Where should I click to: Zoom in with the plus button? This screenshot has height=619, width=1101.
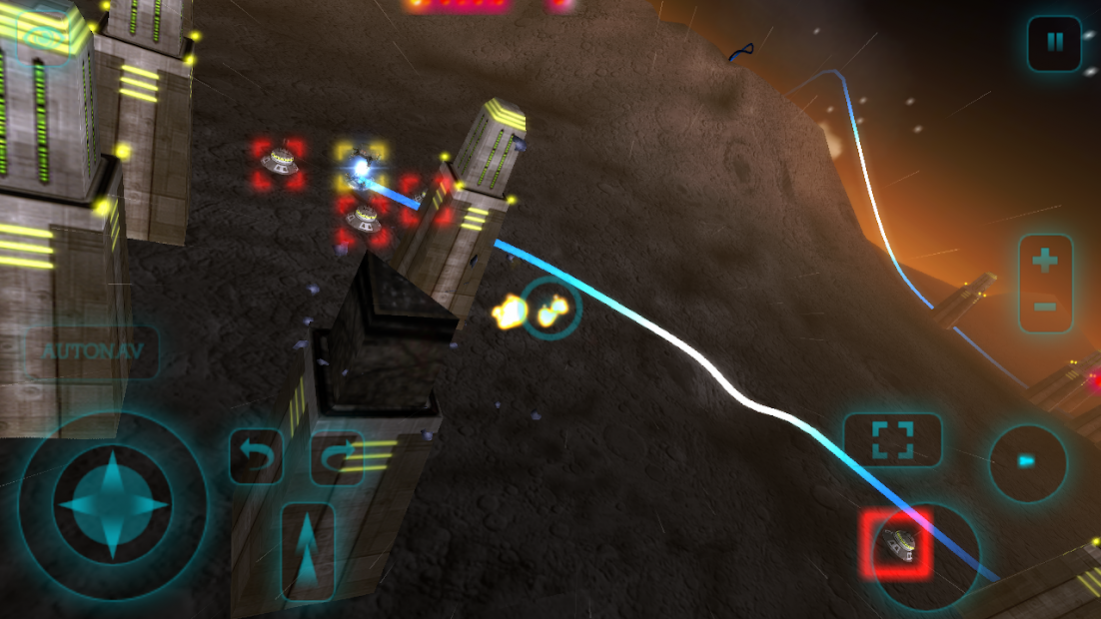1045,261
